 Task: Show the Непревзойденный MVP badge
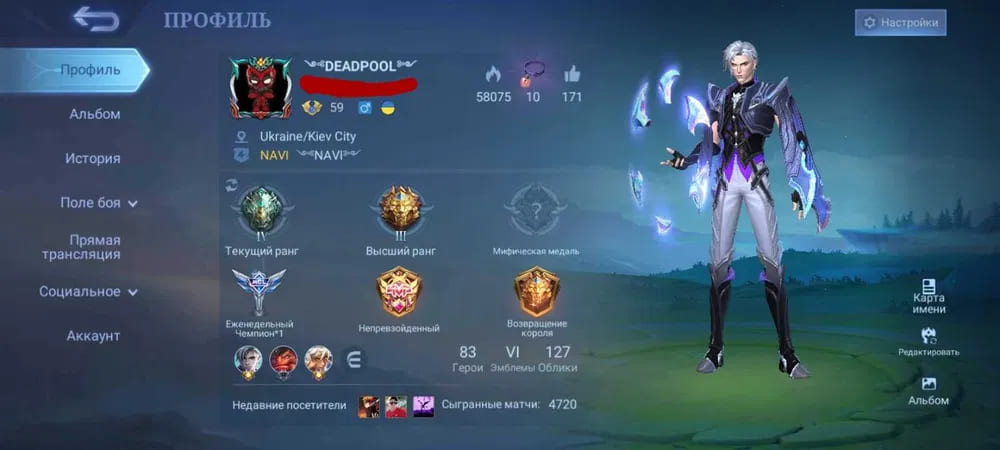pyautogui.click(x=398, y=294)
